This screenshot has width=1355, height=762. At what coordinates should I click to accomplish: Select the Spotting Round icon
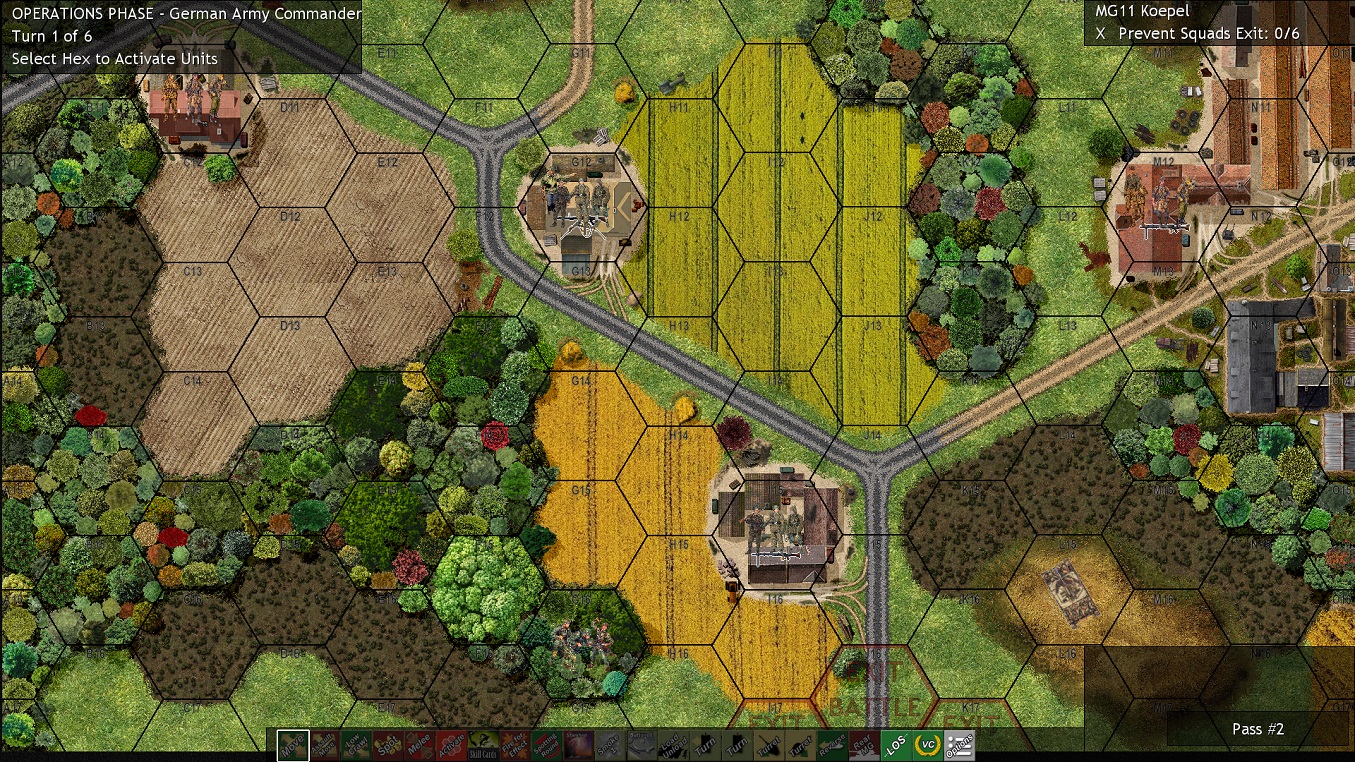click(548, 745)
